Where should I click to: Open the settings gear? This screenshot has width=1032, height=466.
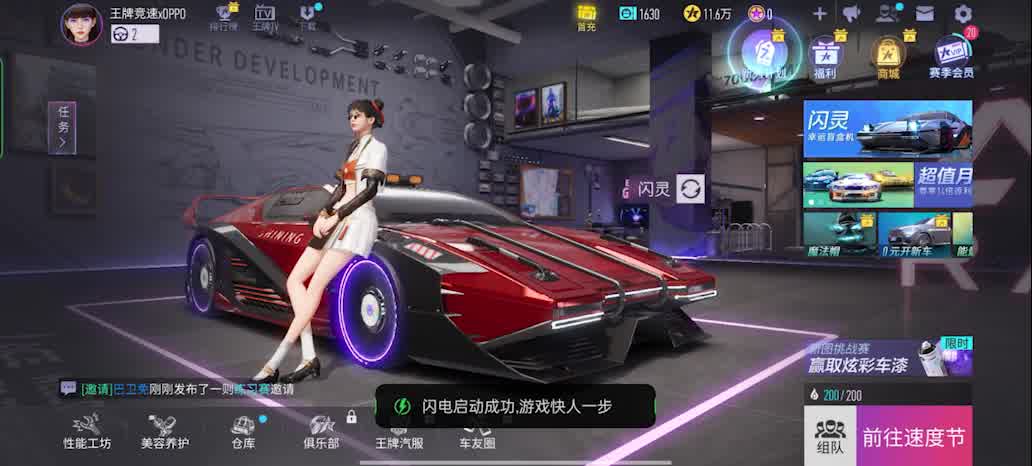pos(963,14)
